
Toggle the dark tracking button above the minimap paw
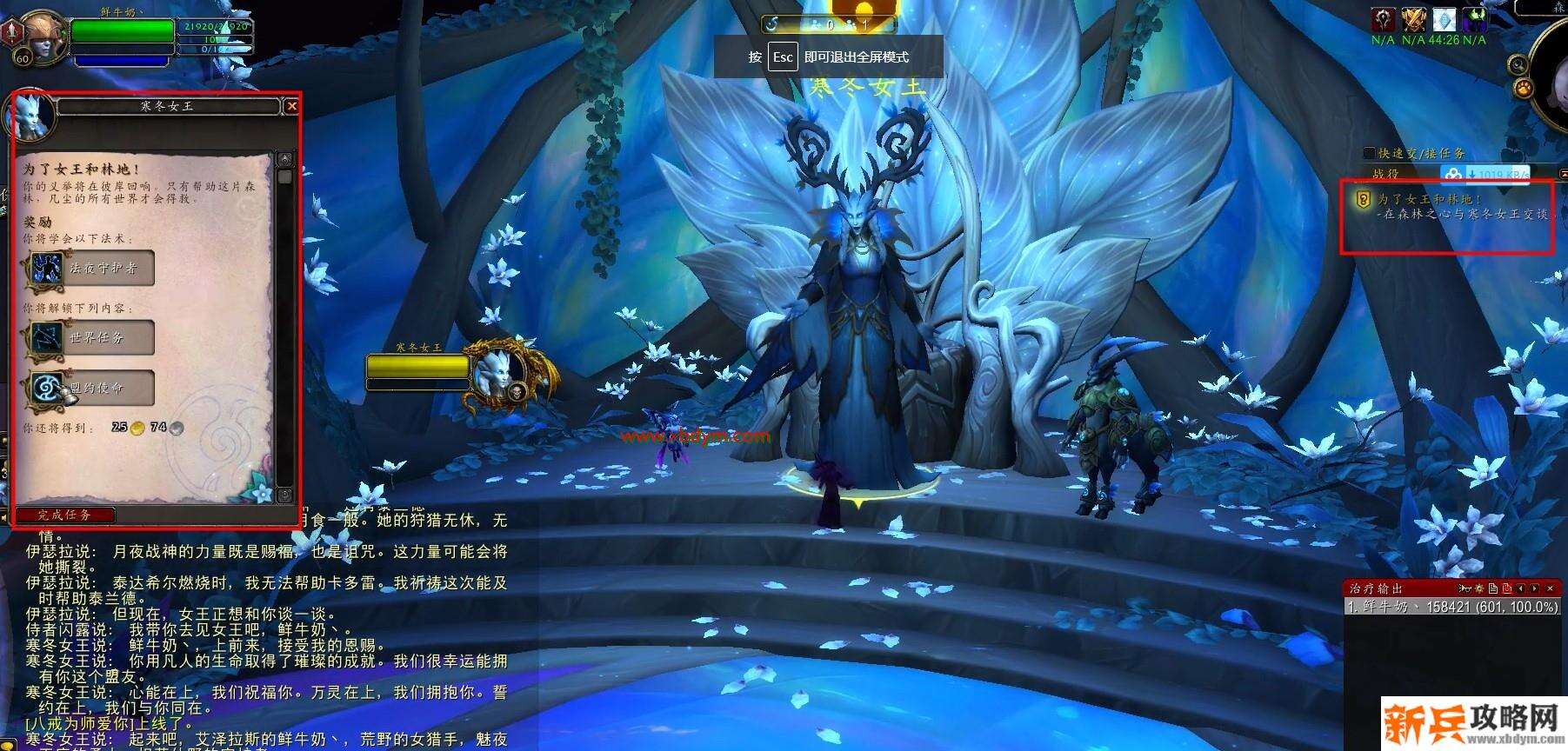click(1518, 64)
